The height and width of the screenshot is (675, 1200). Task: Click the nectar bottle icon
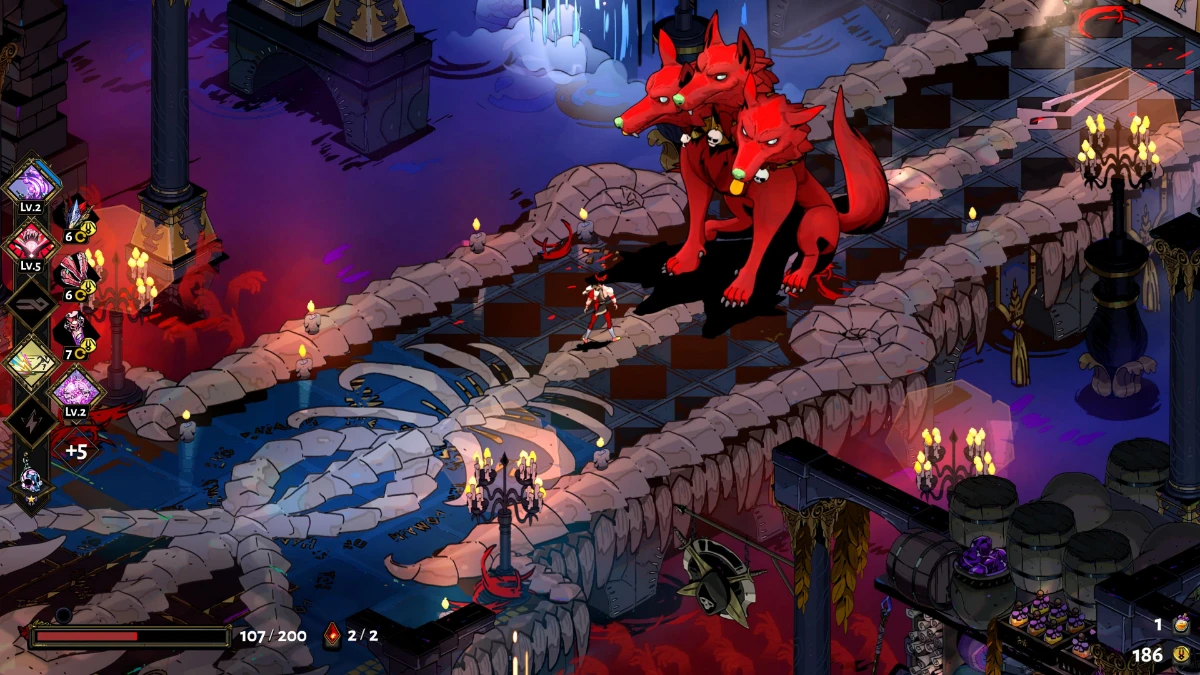point(1182,624)
